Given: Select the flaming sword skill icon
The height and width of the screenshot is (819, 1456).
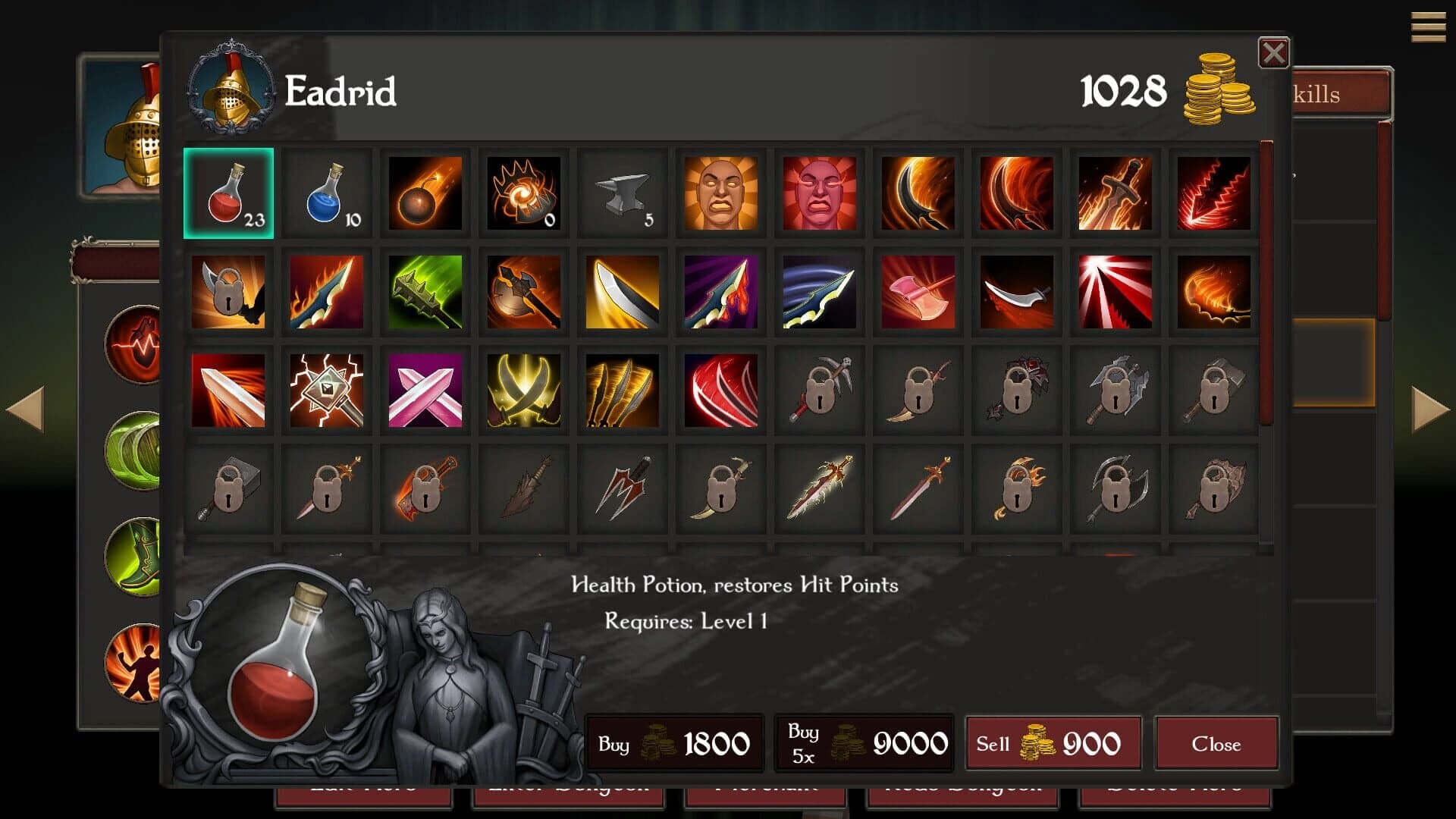Looking at the screenshot, I should tap(1115, 193).
